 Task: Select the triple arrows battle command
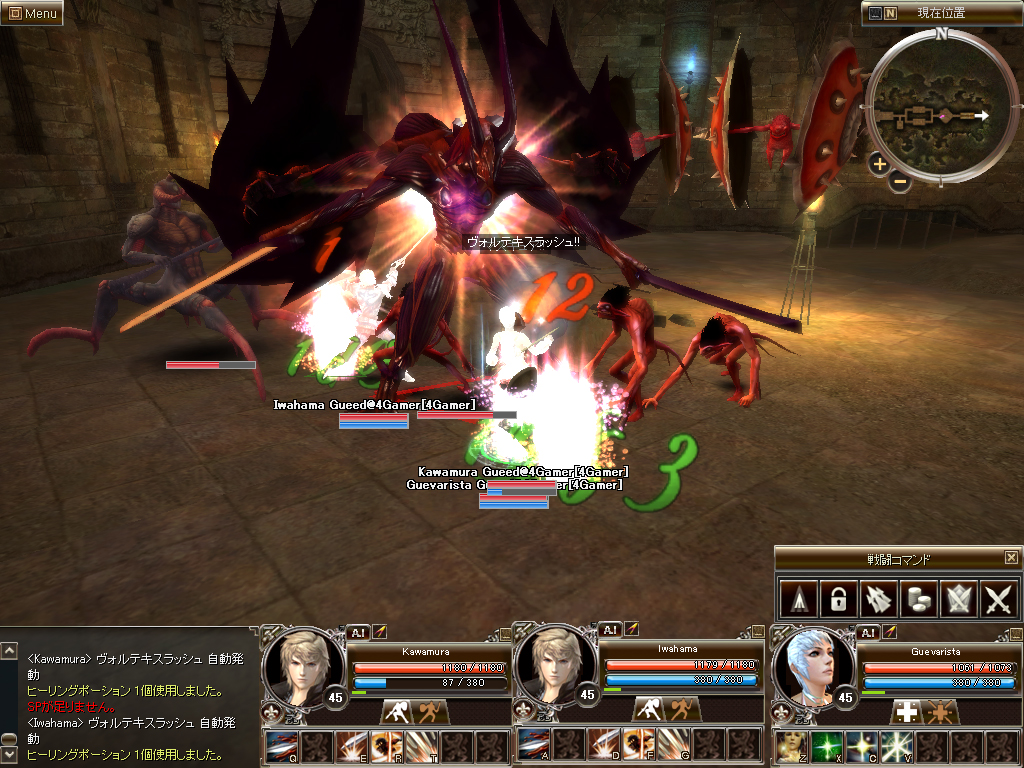tap(877, 599)
